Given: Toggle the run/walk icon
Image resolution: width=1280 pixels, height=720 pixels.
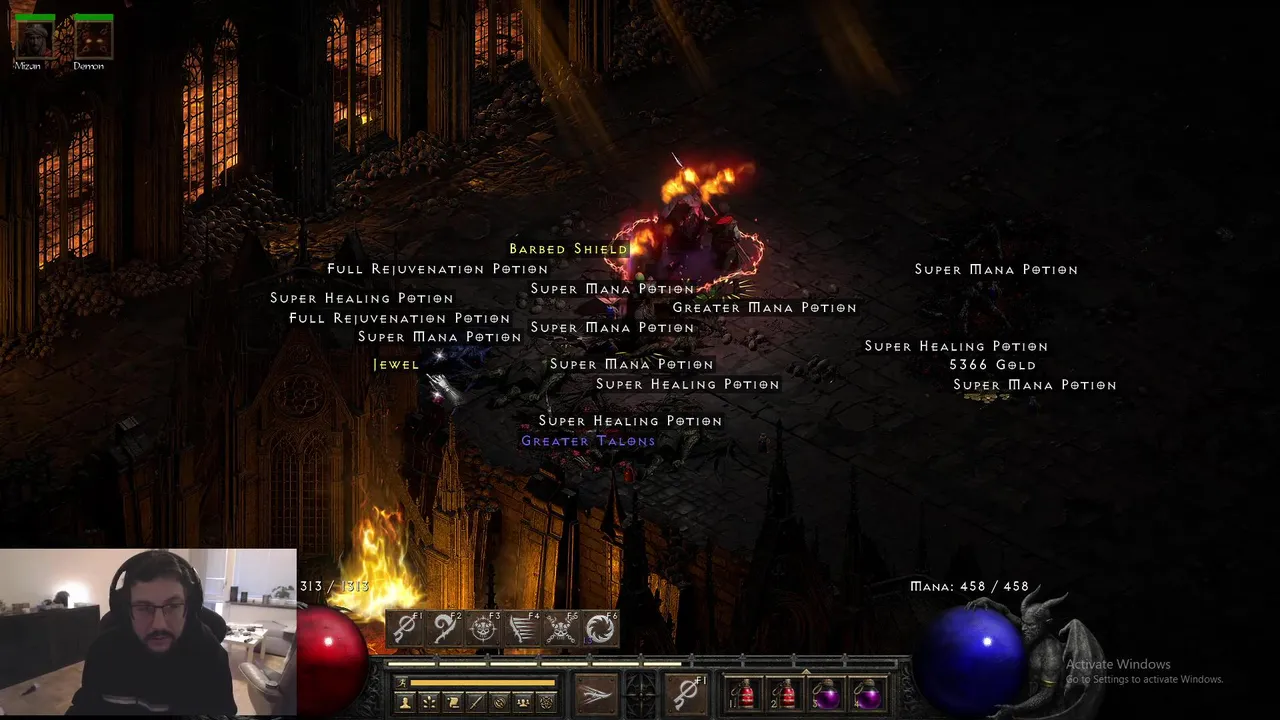Looking at the screenshot, I should coord(402,683).
